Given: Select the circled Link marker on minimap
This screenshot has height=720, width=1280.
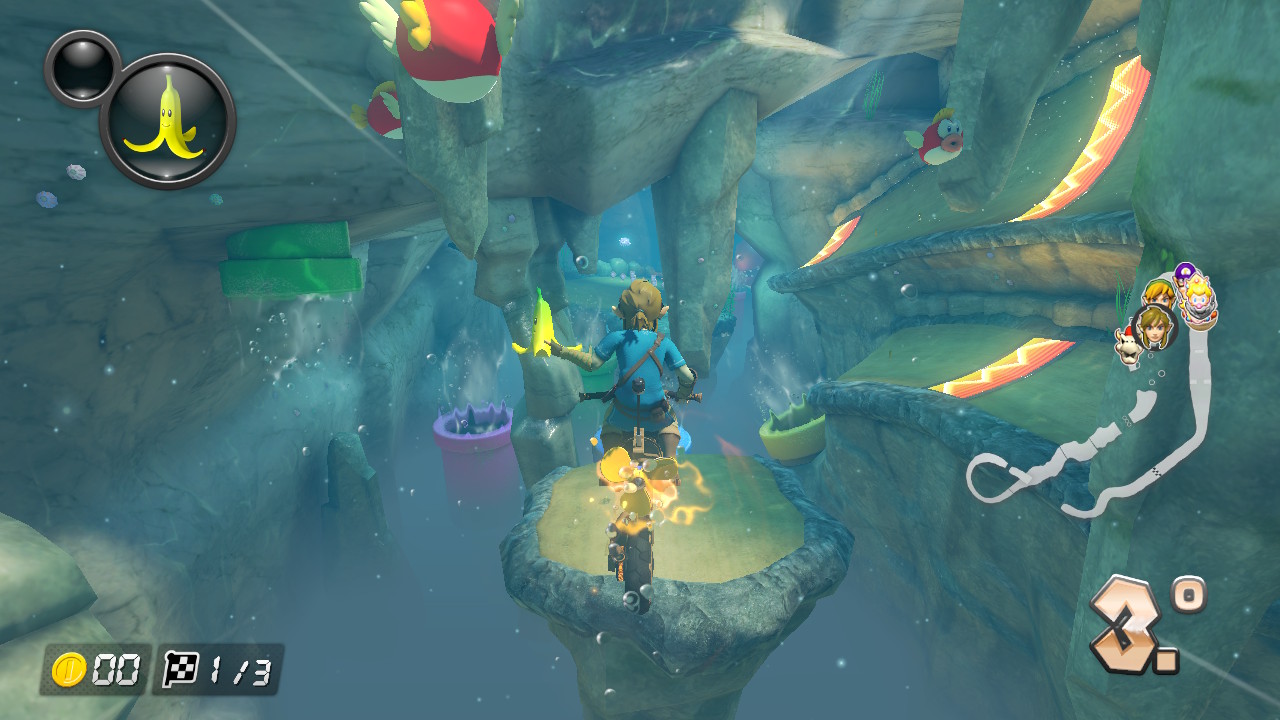Looking at the screenshot, I should [1155, 326].
